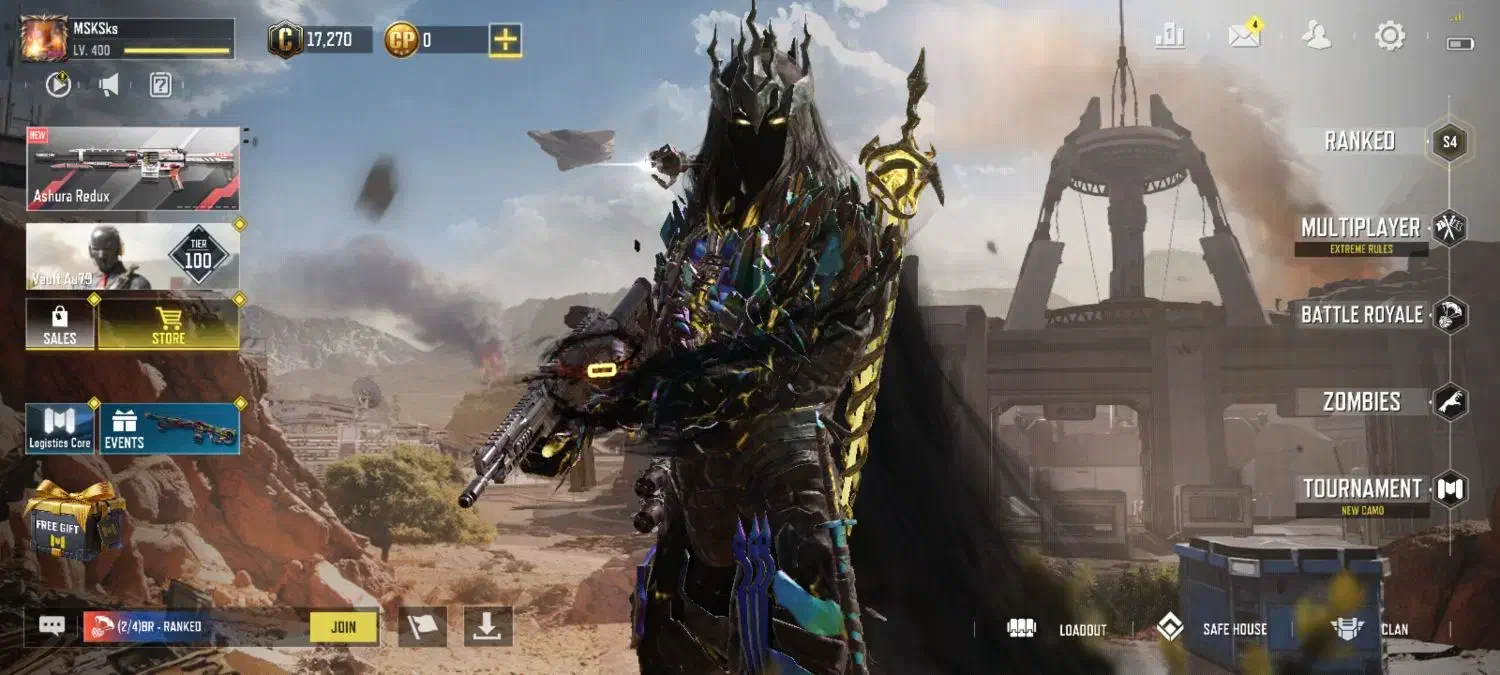Screen dimensions: 1500x675
Task: Open the leaderboard bar chart icon
Action: pyautogui.click(x=1169, y=37)
